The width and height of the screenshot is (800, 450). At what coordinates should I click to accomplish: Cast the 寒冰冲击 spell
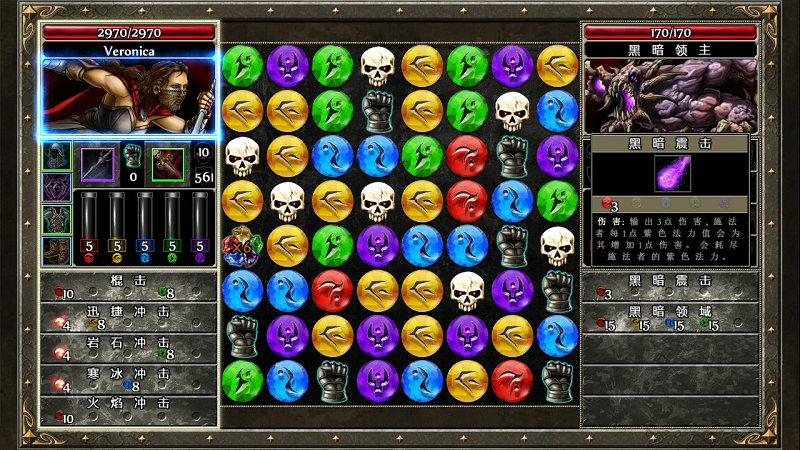tap(130, 379)
